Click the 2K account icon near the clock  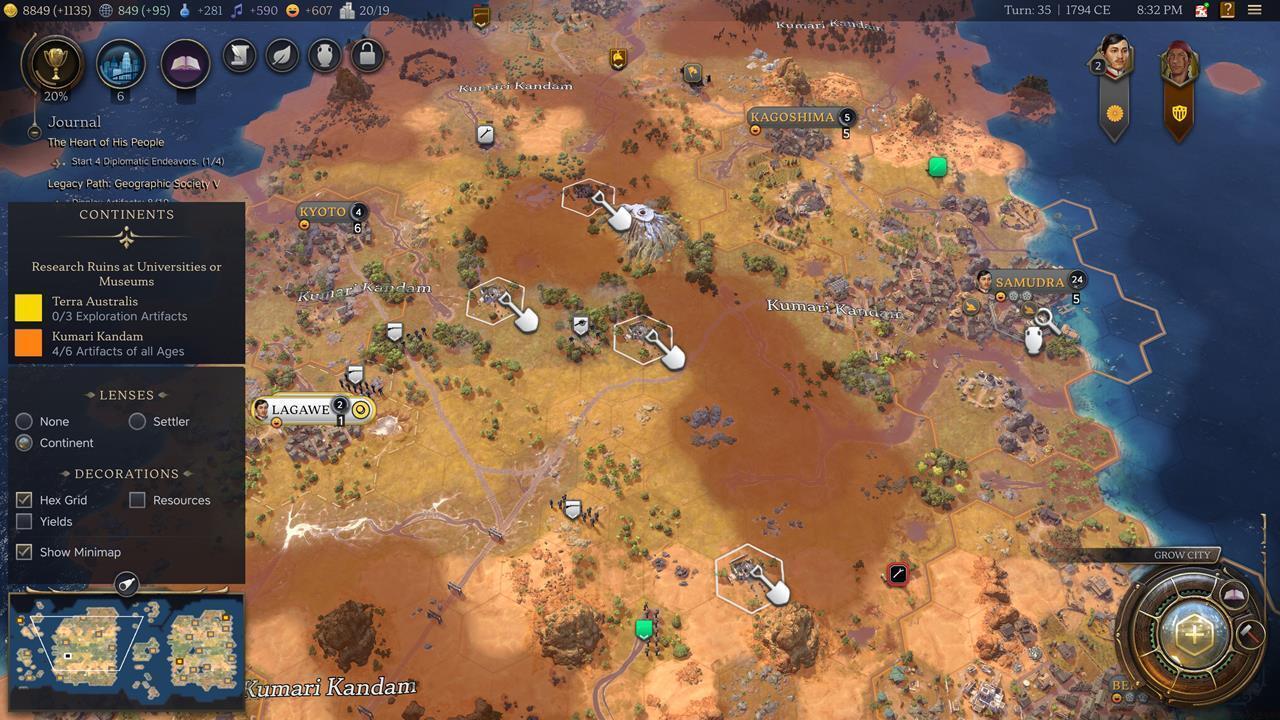pos(1200,9)
